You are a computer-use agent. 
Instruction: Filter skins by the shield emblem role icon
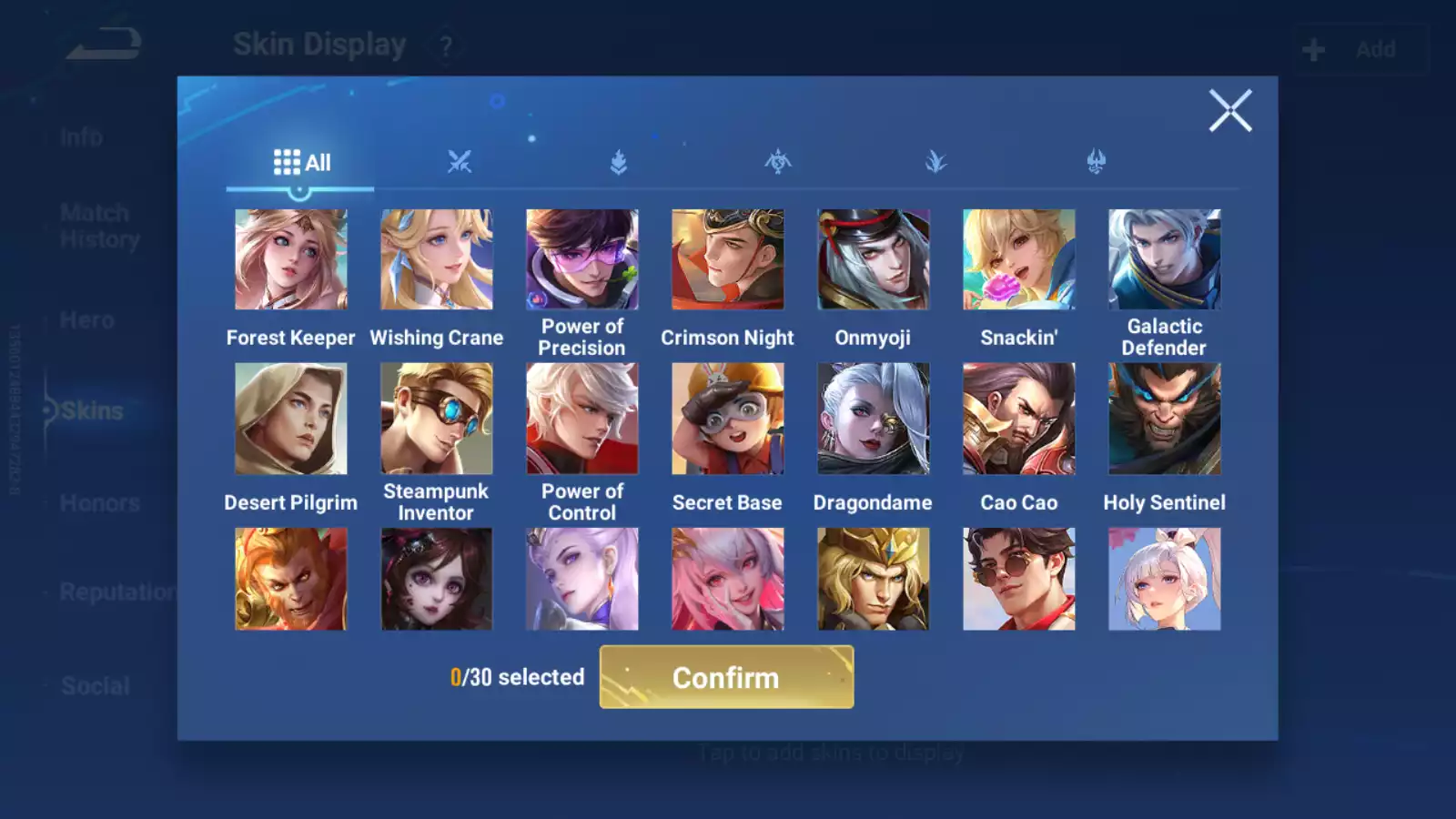click(621, 162)
